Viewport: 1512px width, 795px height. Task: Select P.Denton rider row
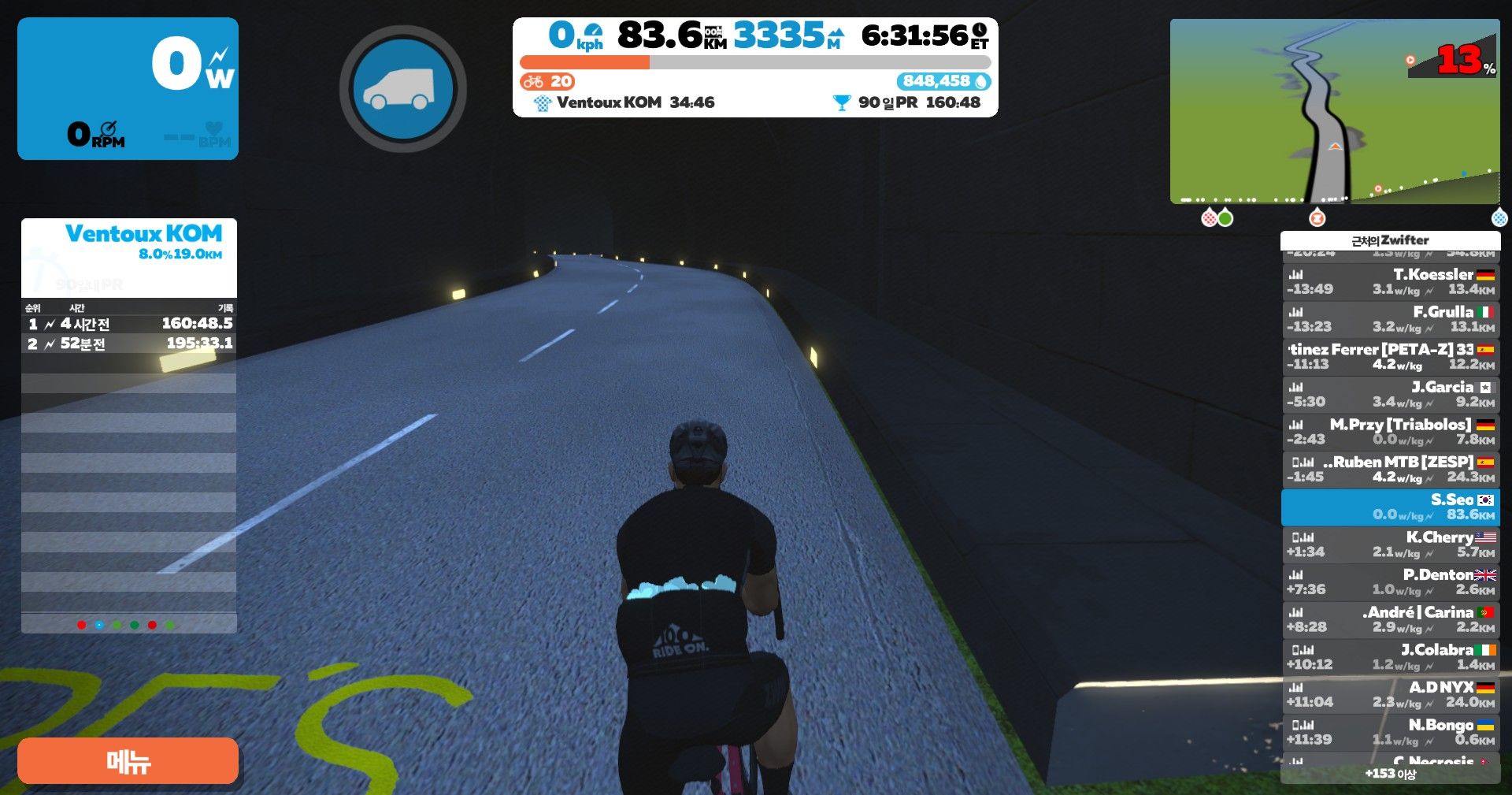[x=1390, y=581]
